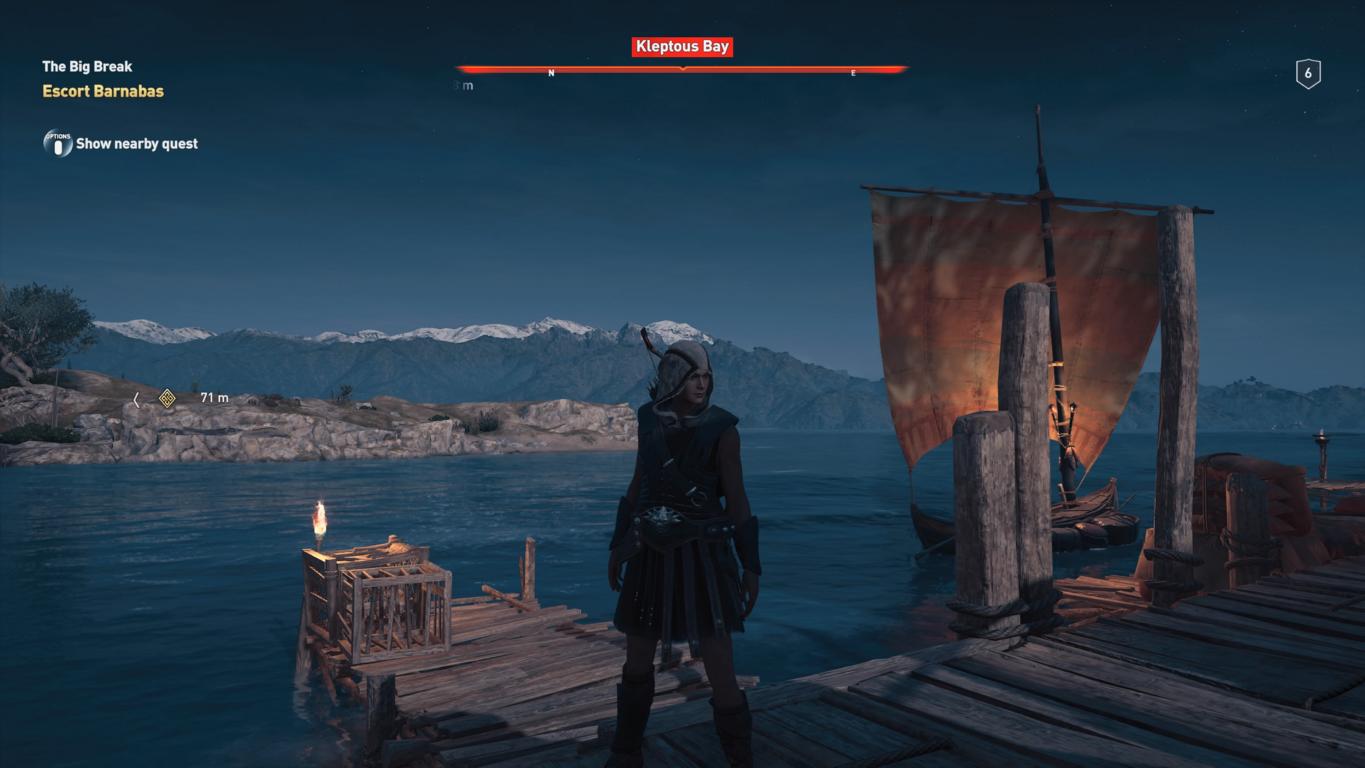
Task: Click the compass bar under Kleptous Bay
Action: coord(682,69)
